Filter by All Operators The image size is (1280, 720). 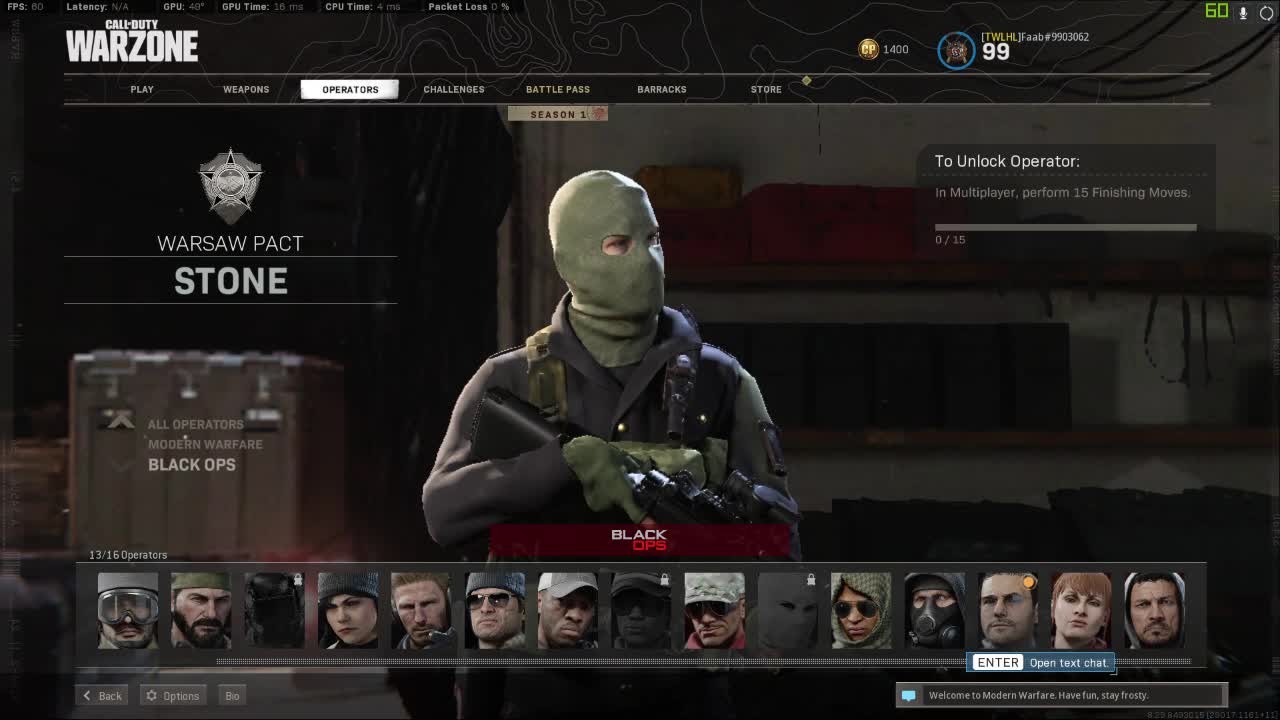[196, 425]
